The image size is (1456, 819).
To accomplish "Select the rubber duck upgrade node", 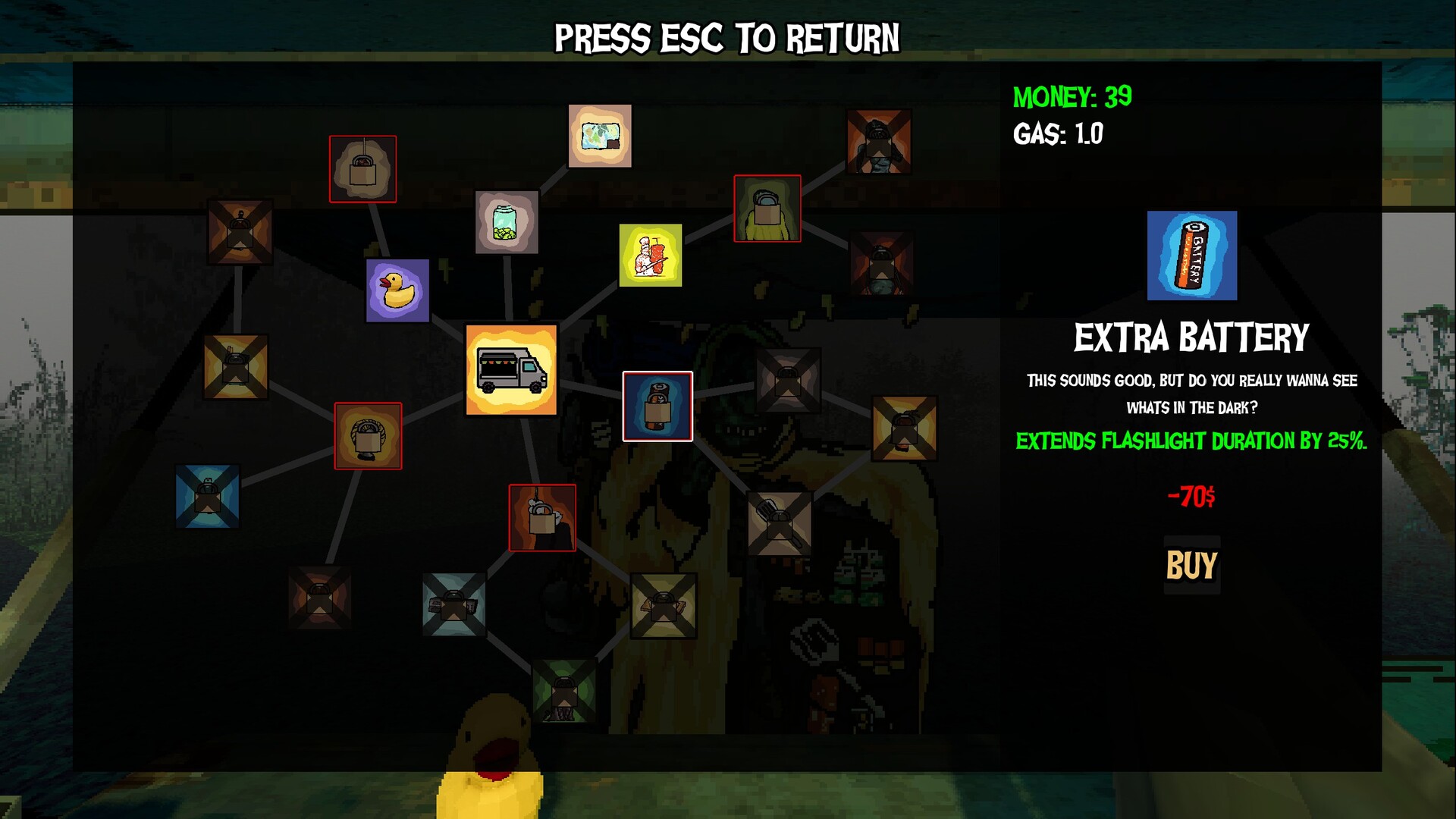I will [x=397, y=292].
